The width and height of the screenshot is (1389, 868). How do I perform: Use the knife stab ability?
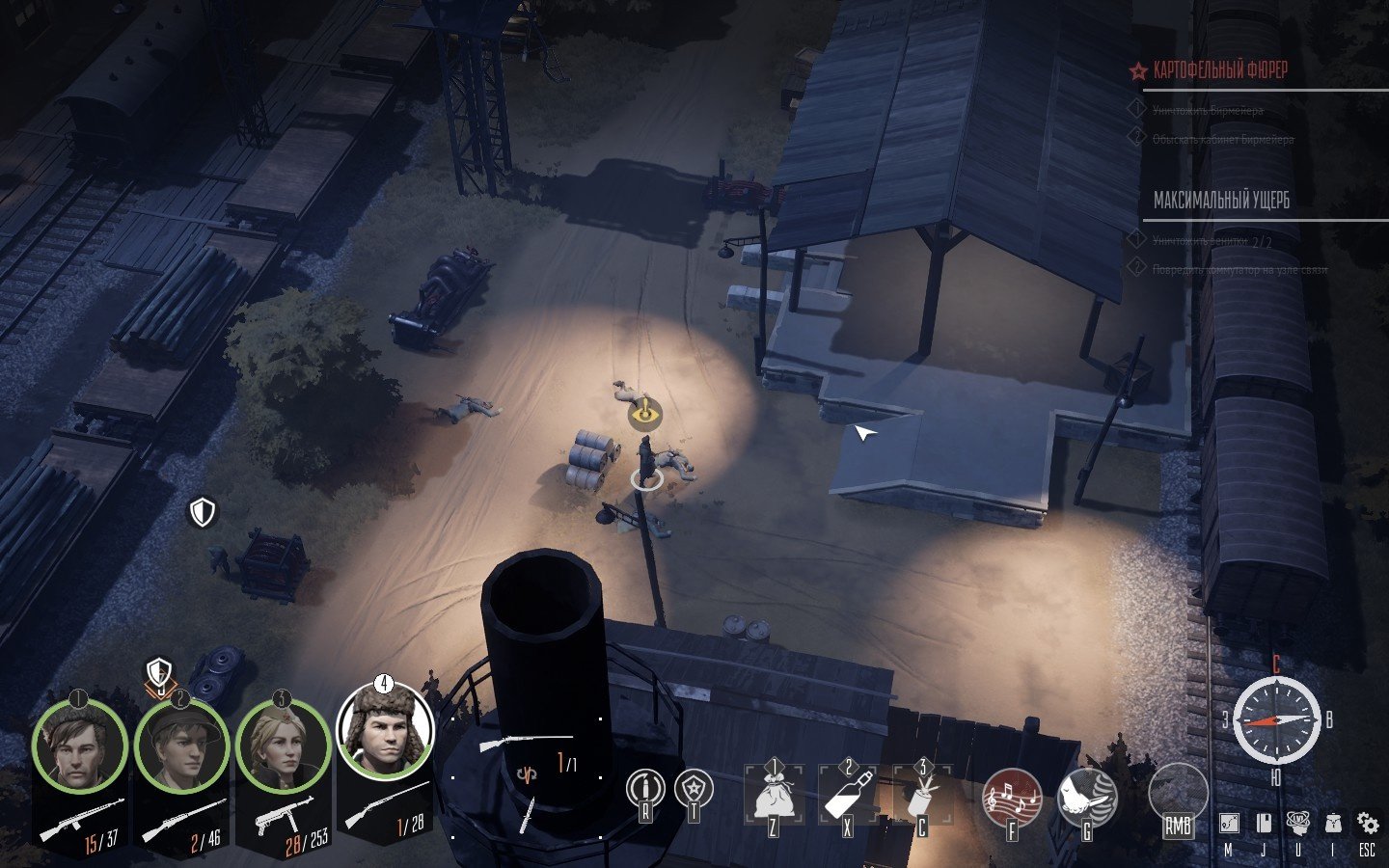(x=1087, y=799)
